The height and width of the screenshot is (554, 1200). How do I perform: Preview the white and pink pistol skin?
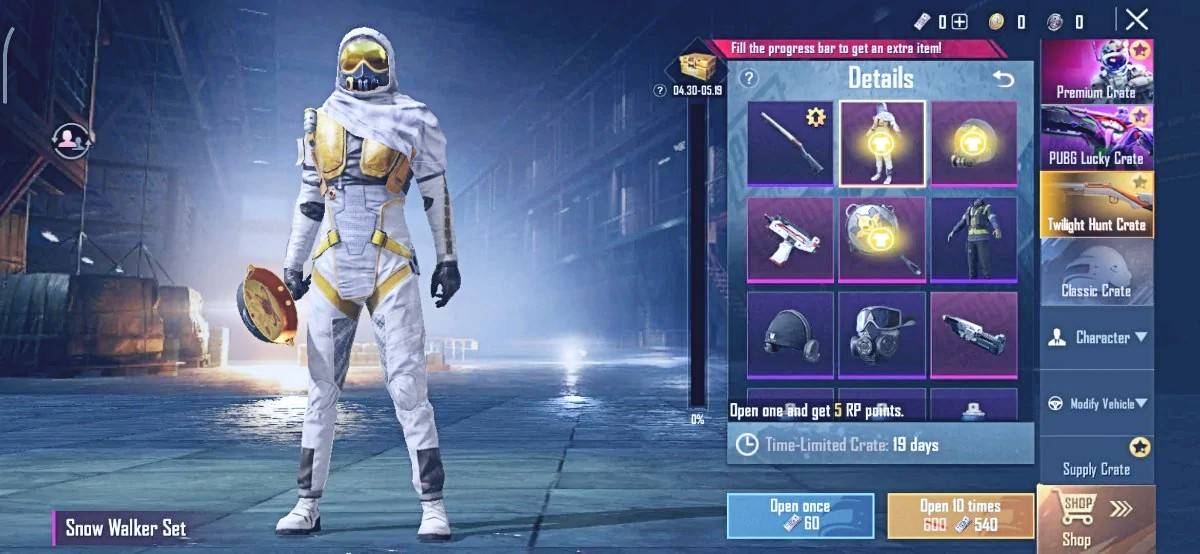pyautogui.click(x=790, y=239)
